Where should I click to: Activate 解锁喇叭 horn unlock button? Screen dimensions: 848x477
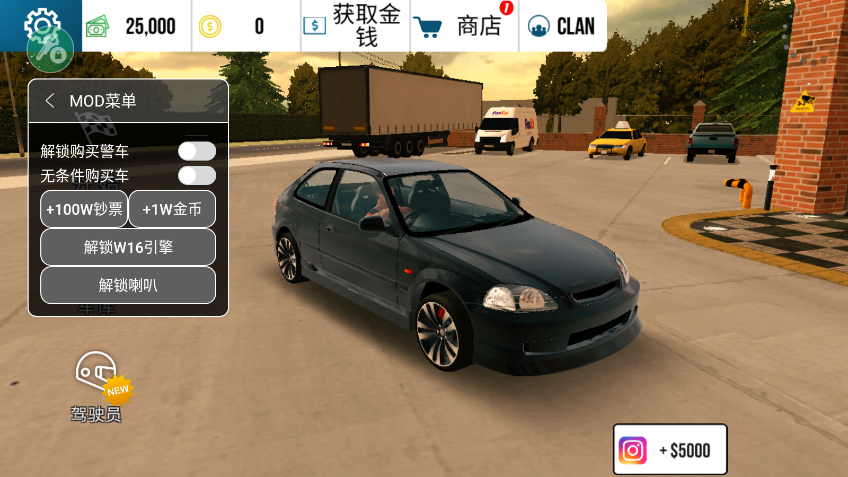128,285
